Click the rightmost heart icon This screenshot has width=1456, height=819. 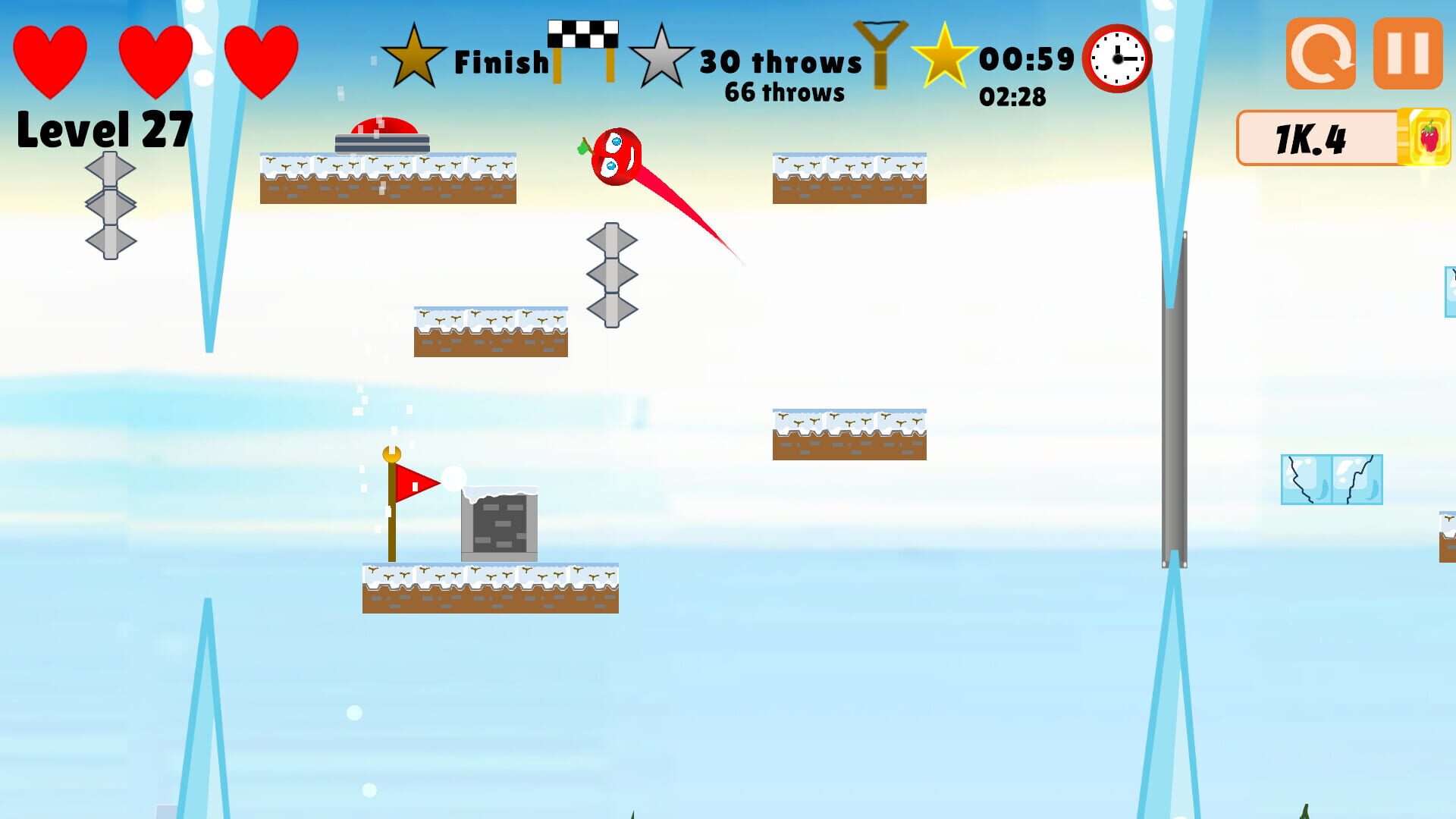point(262,61)
